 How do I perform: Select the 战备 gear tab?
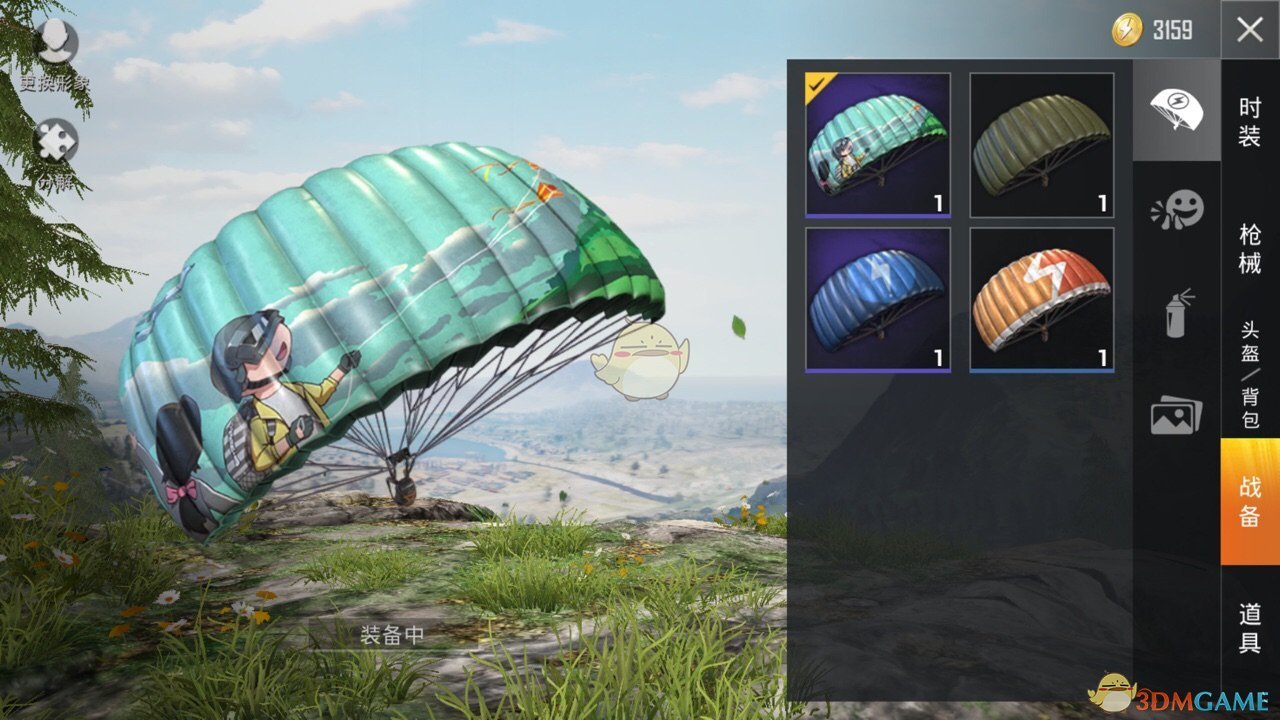coord(1250,501)
